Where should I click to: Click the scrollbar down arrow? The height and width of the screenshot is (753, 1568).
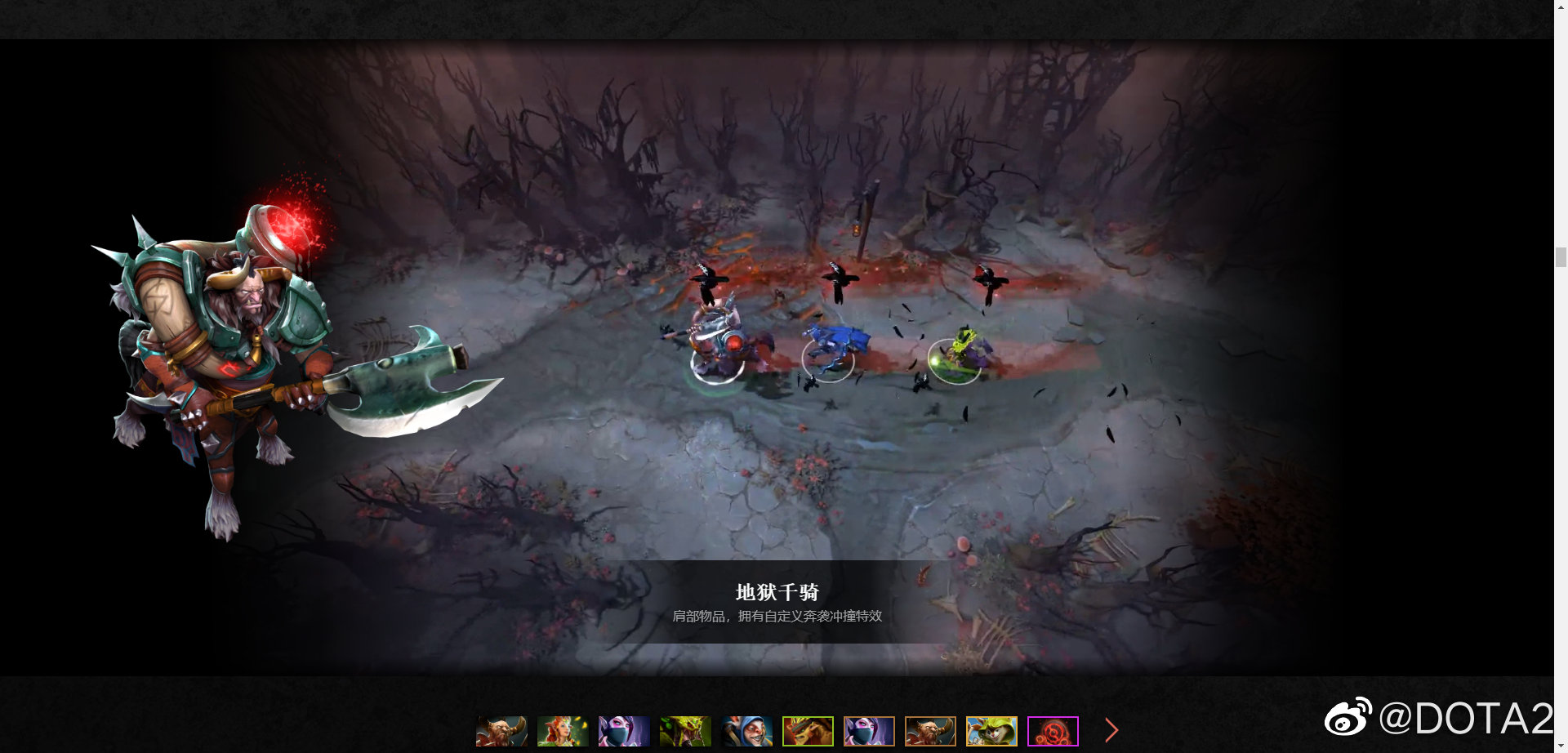[x=1562, y=746]
